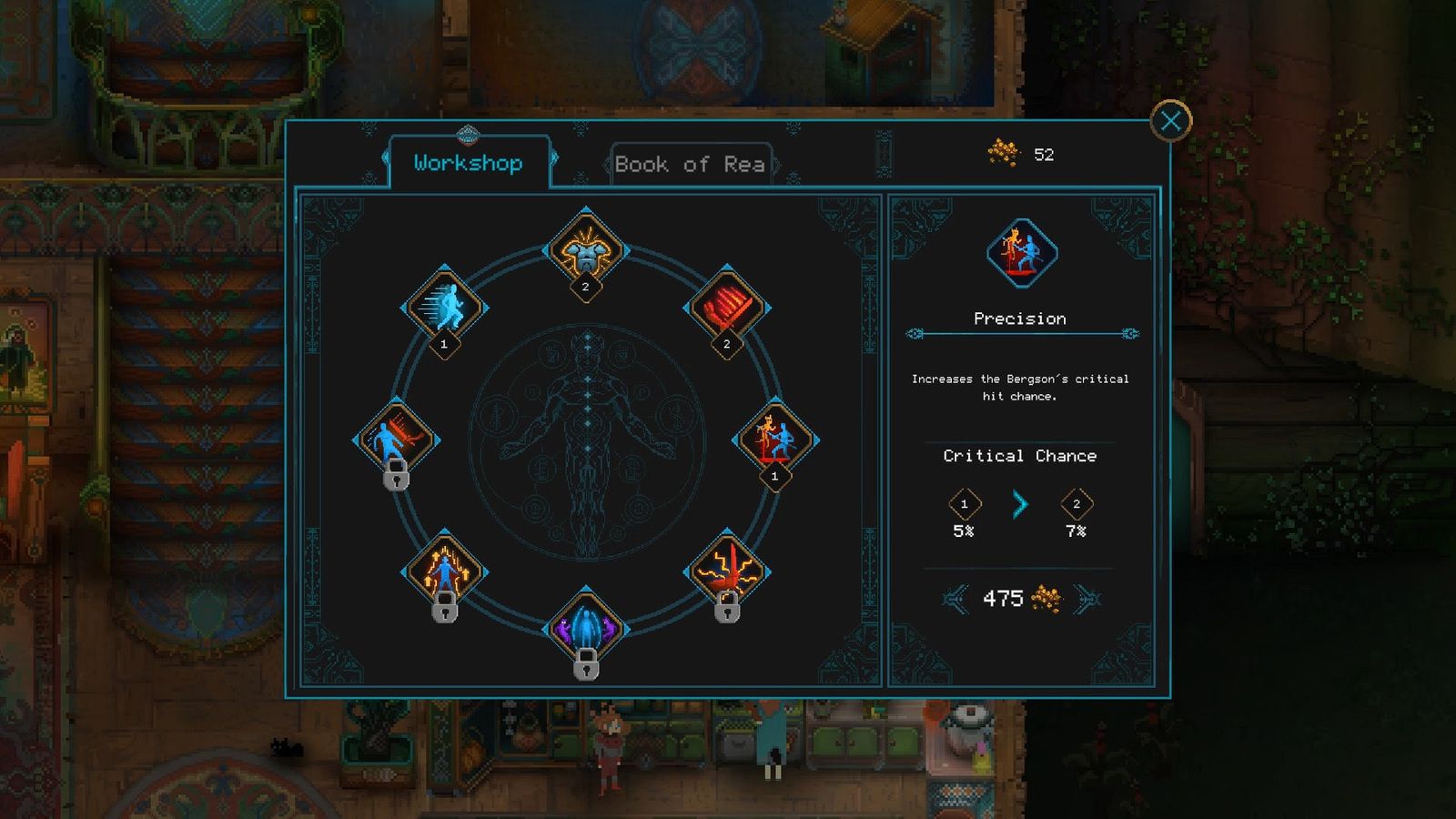Select the armor upgrade at the top
The image size is (1456, 819).
pos(586,250)
